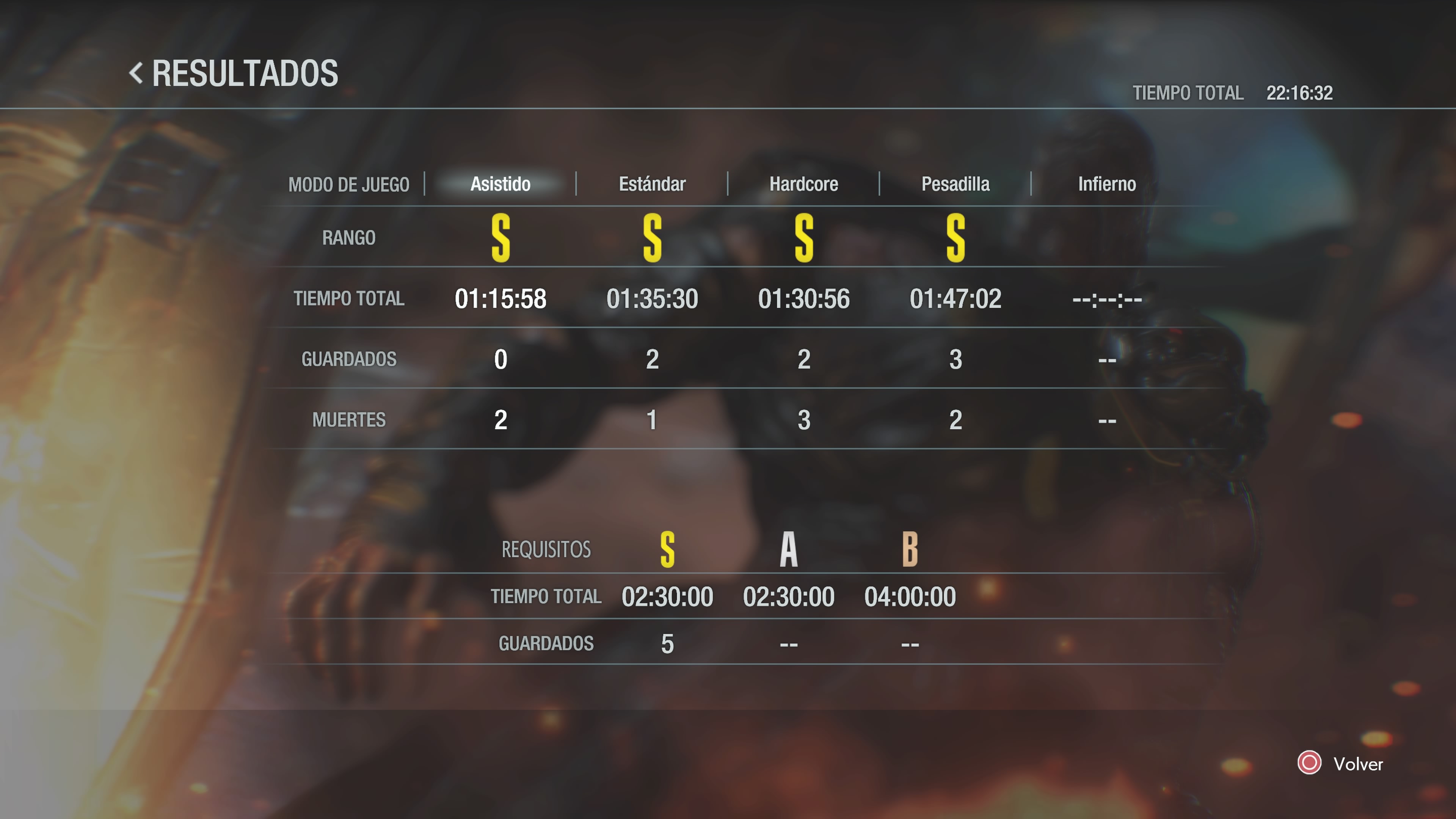Switch to the Estándar mode column

click(652, 184)
